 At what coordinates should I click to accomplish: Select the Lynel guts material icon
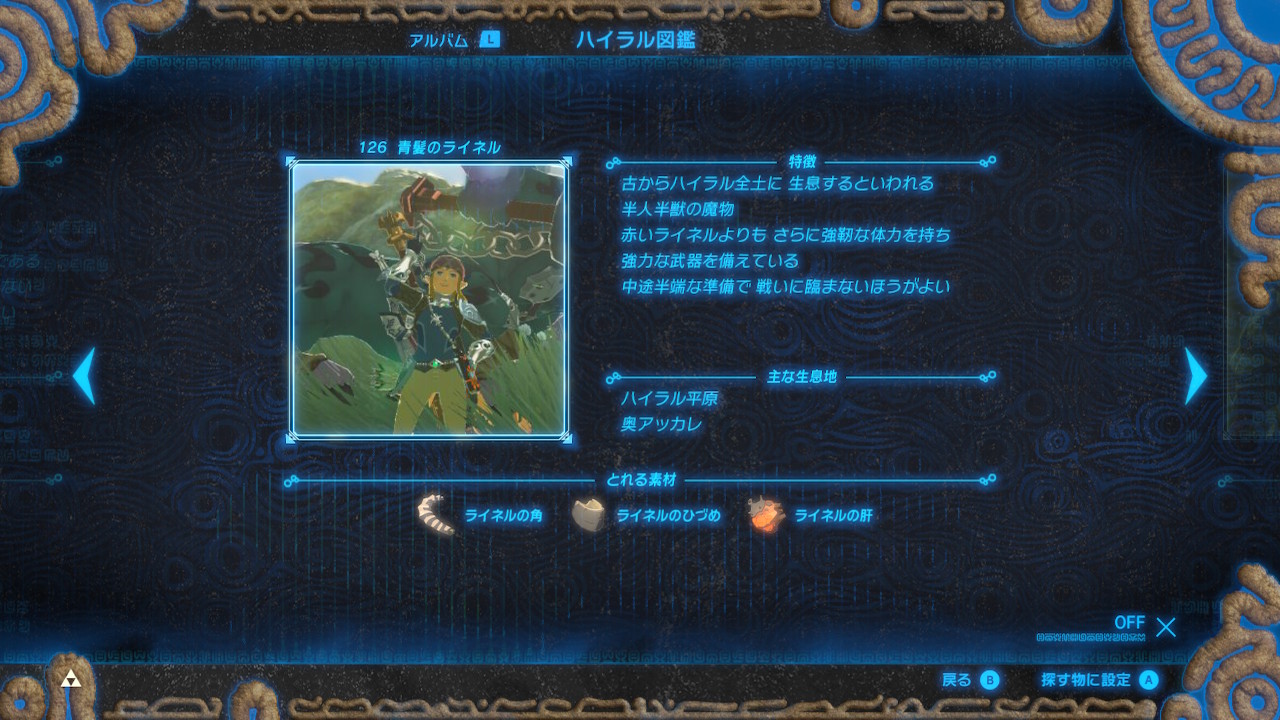click(765, 515)
